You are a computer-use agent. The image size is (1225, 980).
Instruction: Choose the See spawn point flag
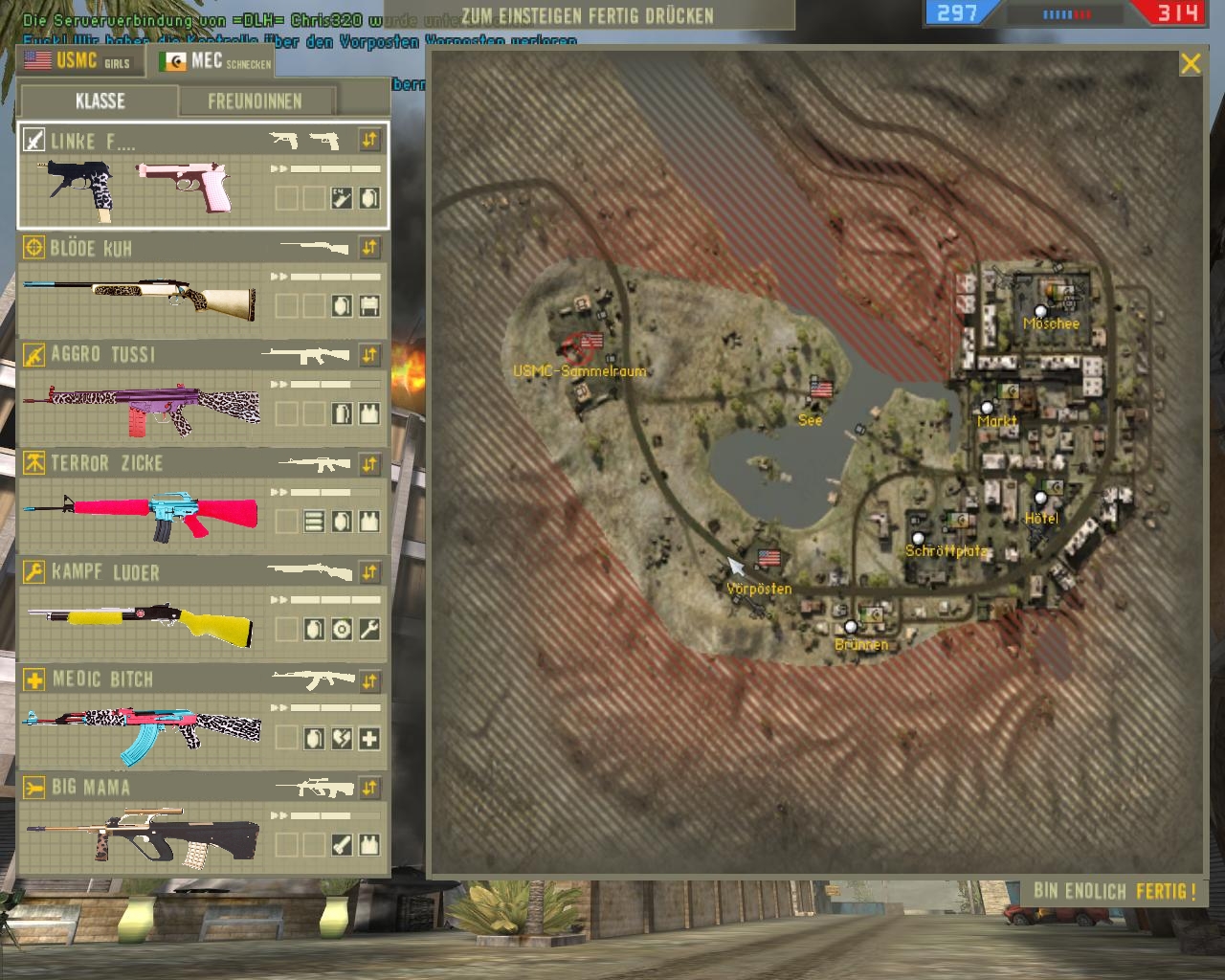[821, 389]
